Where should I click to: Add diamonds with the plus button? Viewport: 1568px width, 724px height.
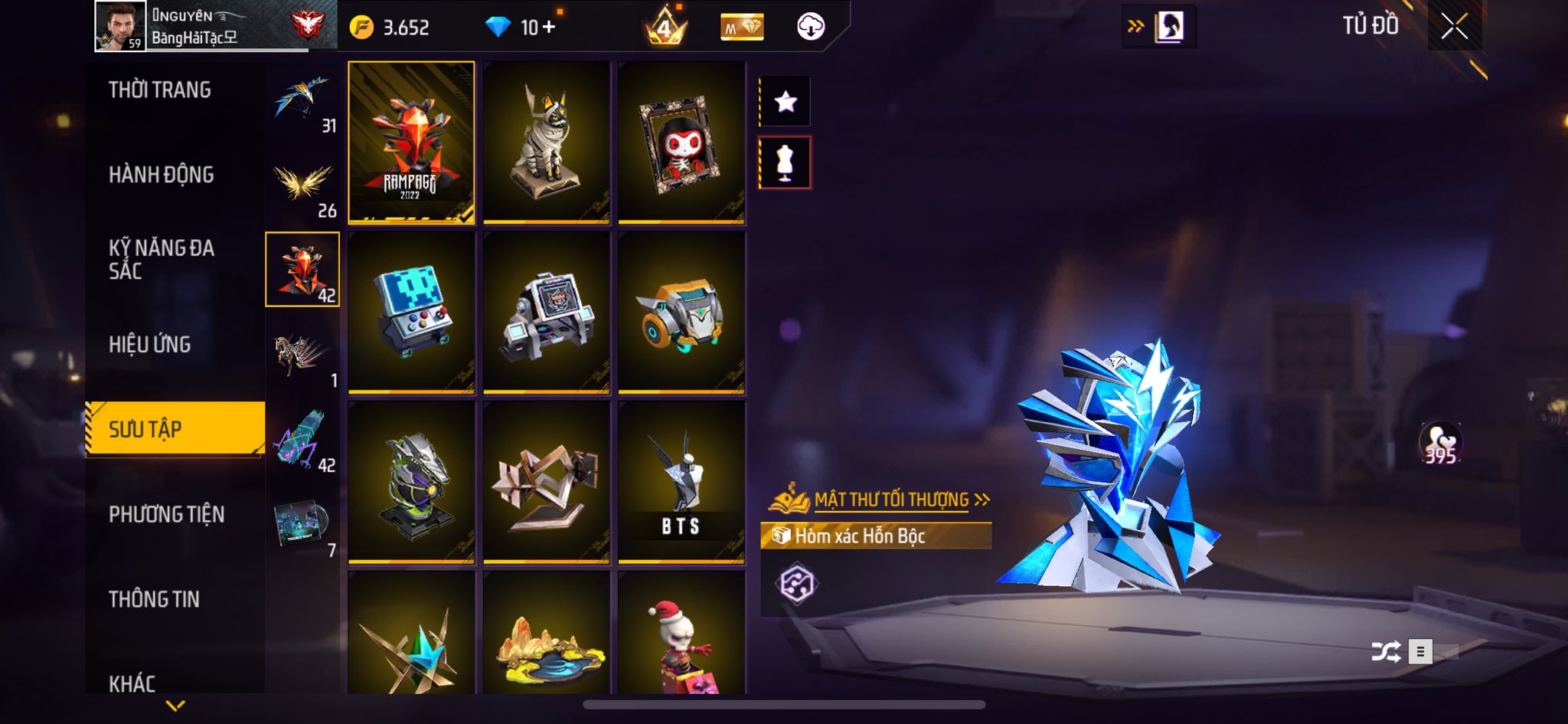click(x=549, y=28)
